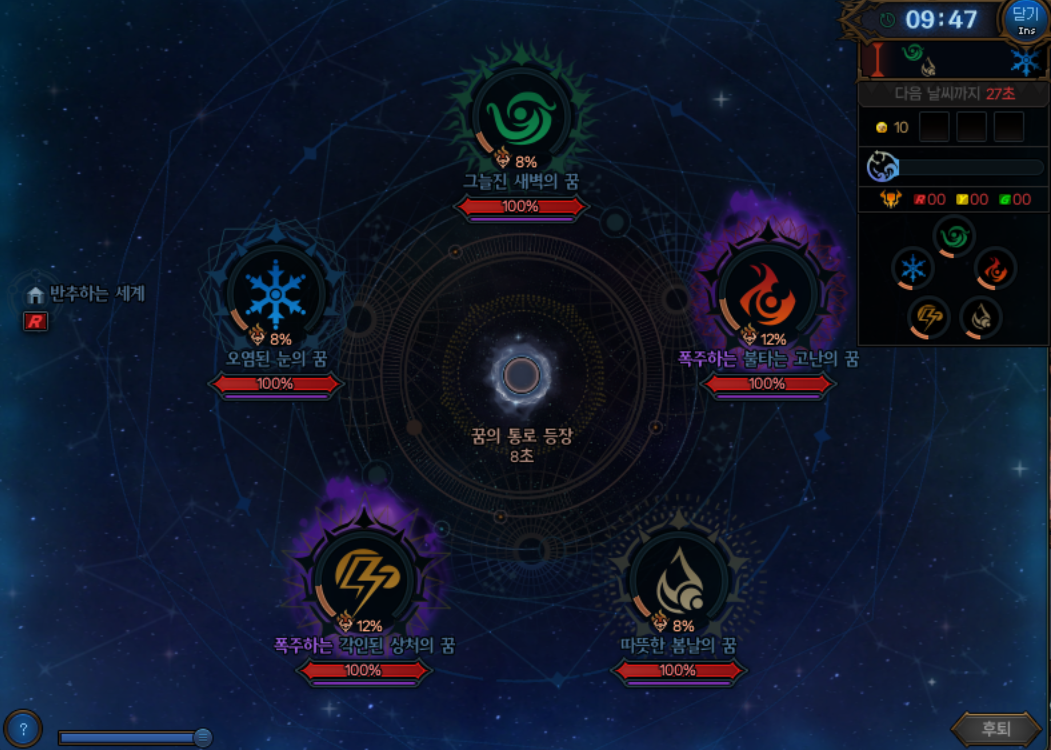The height and width of the screenshot is (750, 1051).
Task: Close the dream map with the 닫기 button
Action: (1026, 19)
